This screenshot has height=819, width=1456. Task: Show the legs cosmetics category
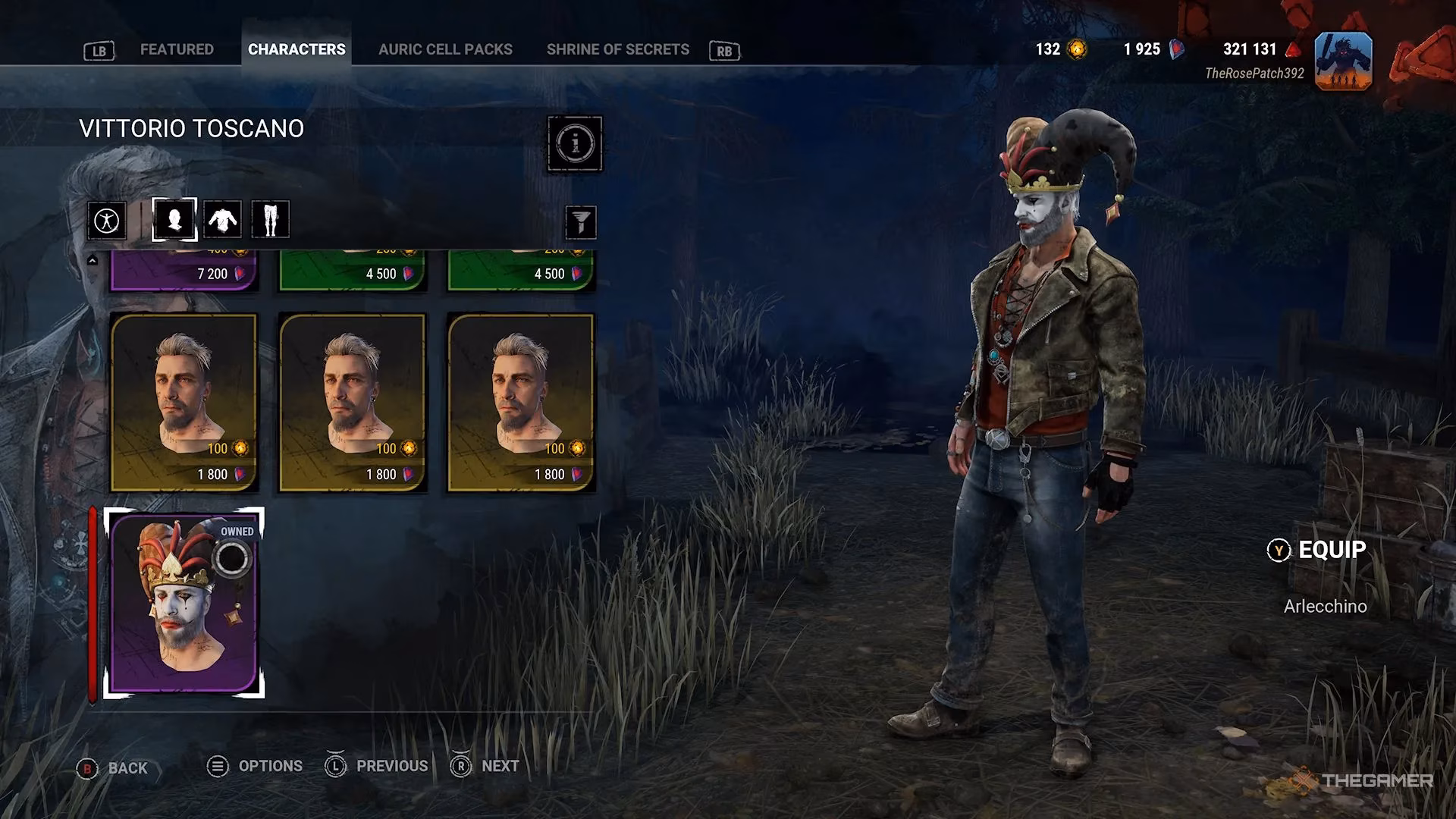coord(270,220)
